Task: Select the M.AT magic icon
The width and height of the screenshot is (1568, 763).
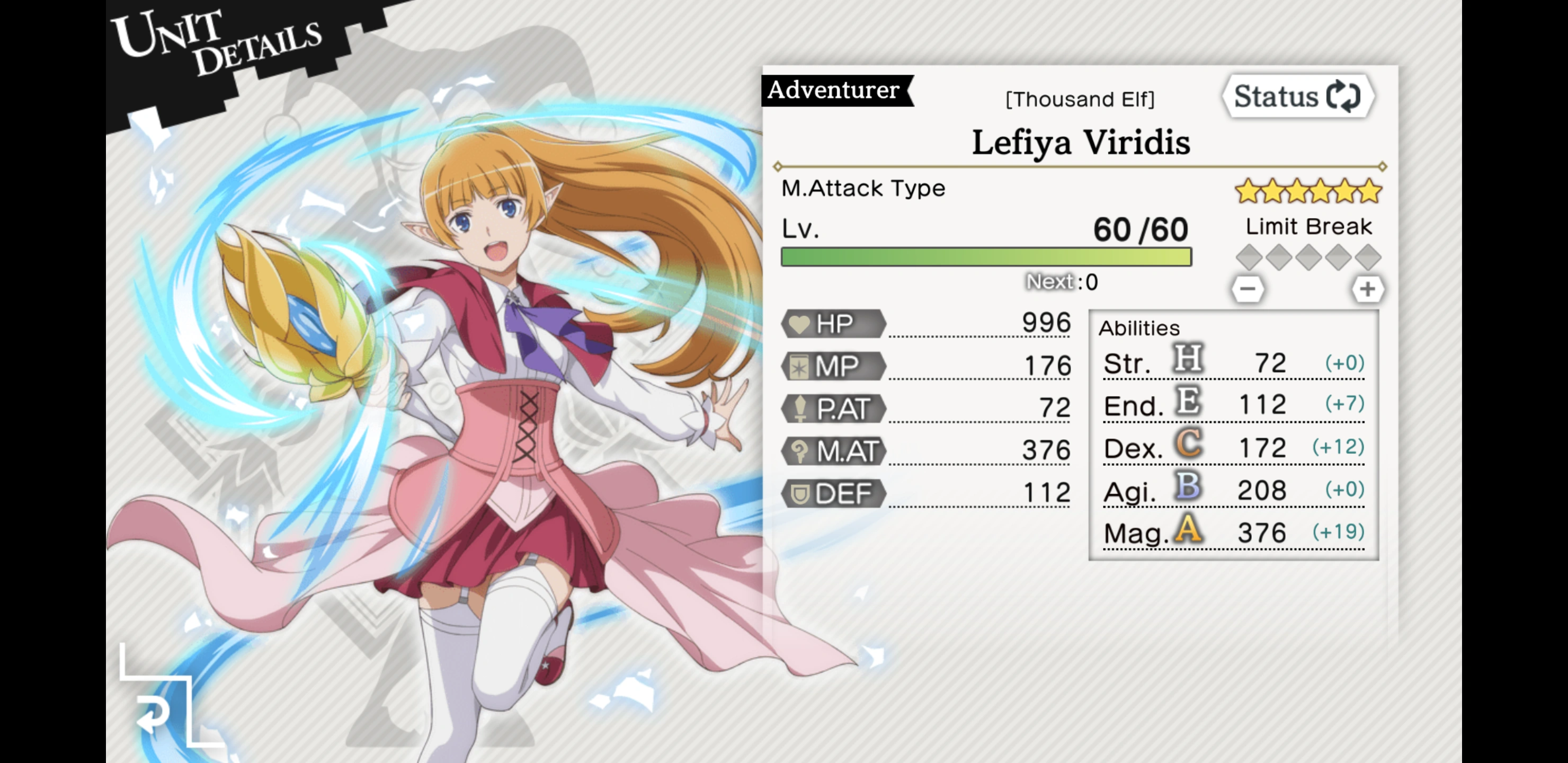Action: pos(800,451)
